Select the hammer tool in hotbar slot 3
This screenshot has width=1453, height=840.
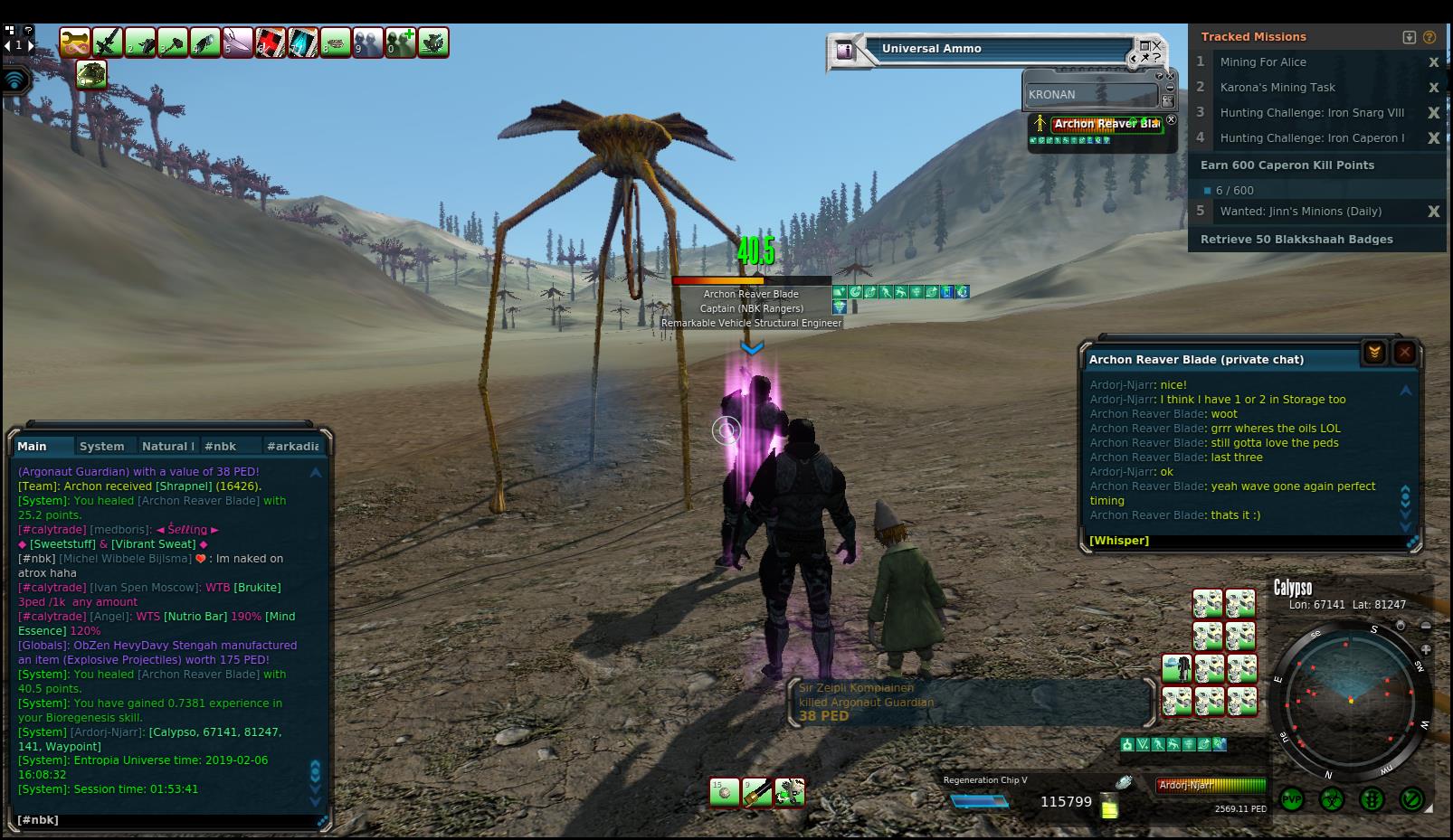click(x=172, y=42)
